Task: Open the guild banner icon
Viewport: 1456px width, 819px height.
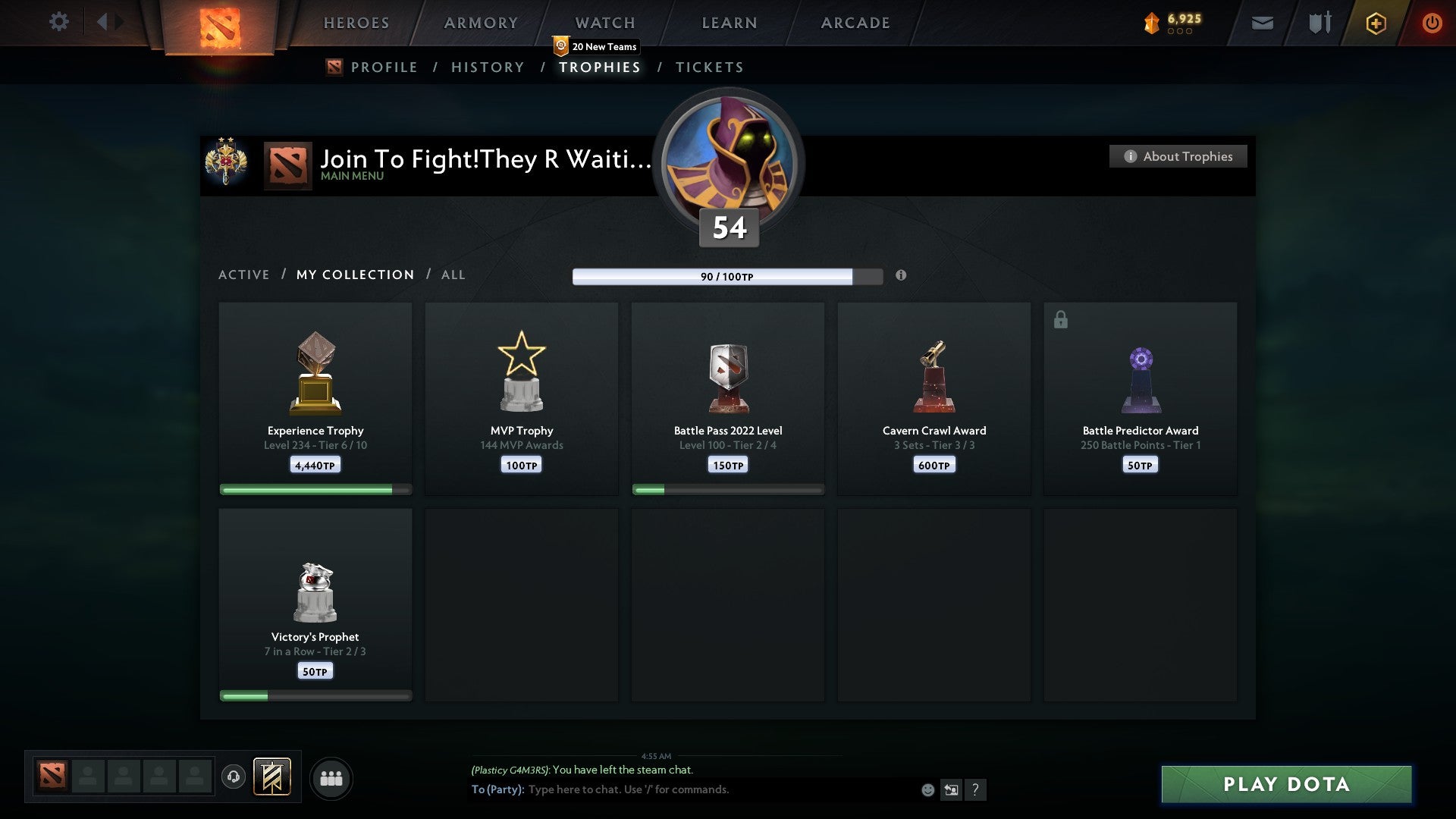Action: pos(271,777)
